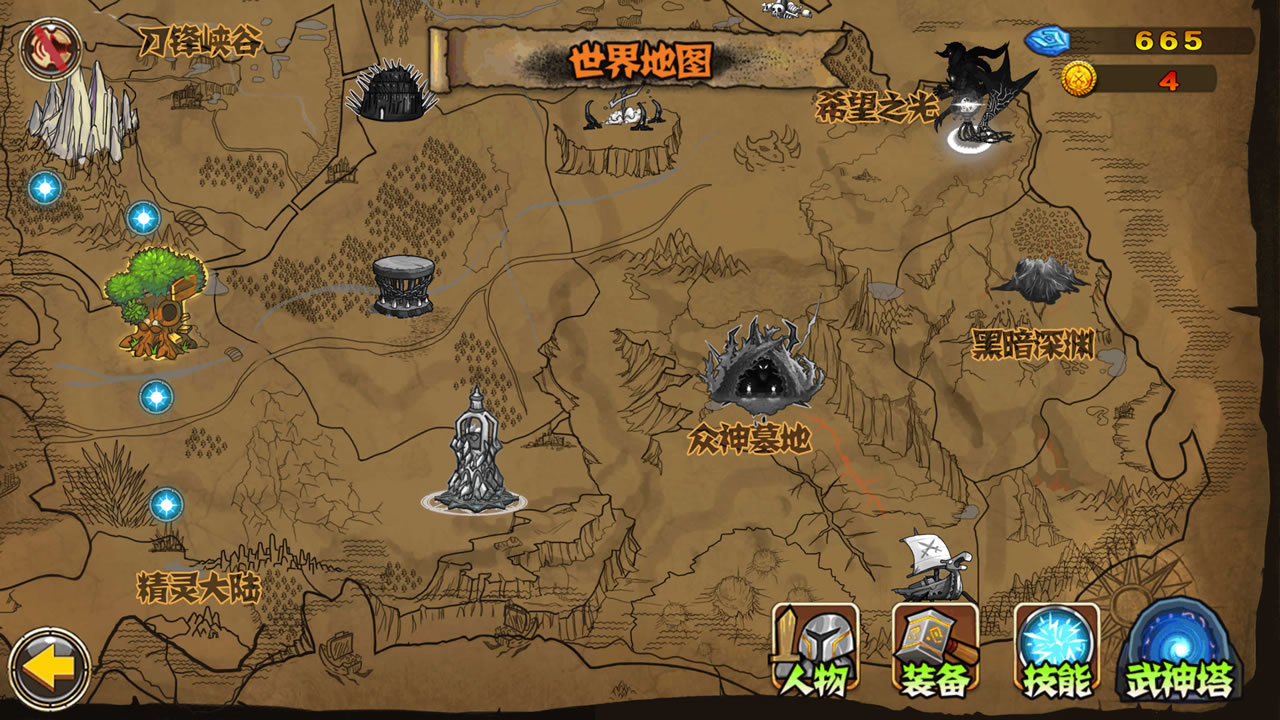Select the topmost glowing blue level node

44,188
